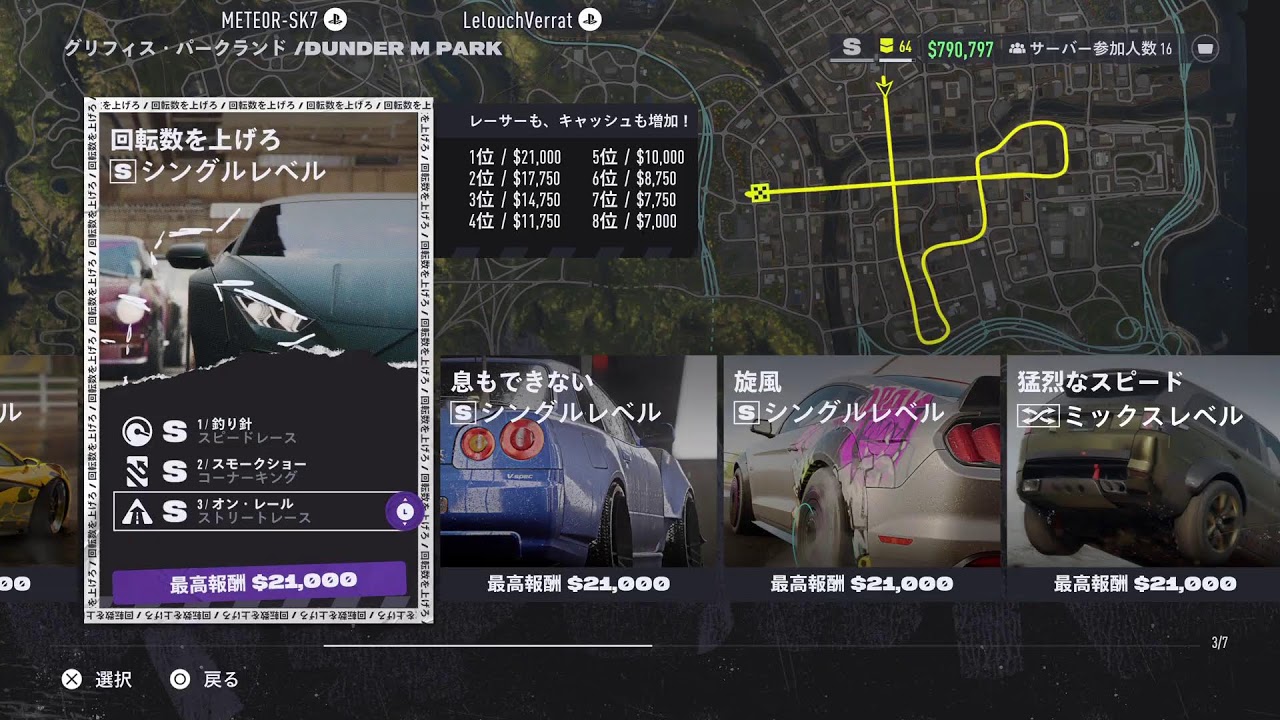Click the 最高報酬 $21,000 purple banner
The height and width of the screenshot is (720, 1280).
[x=260, y=582]
